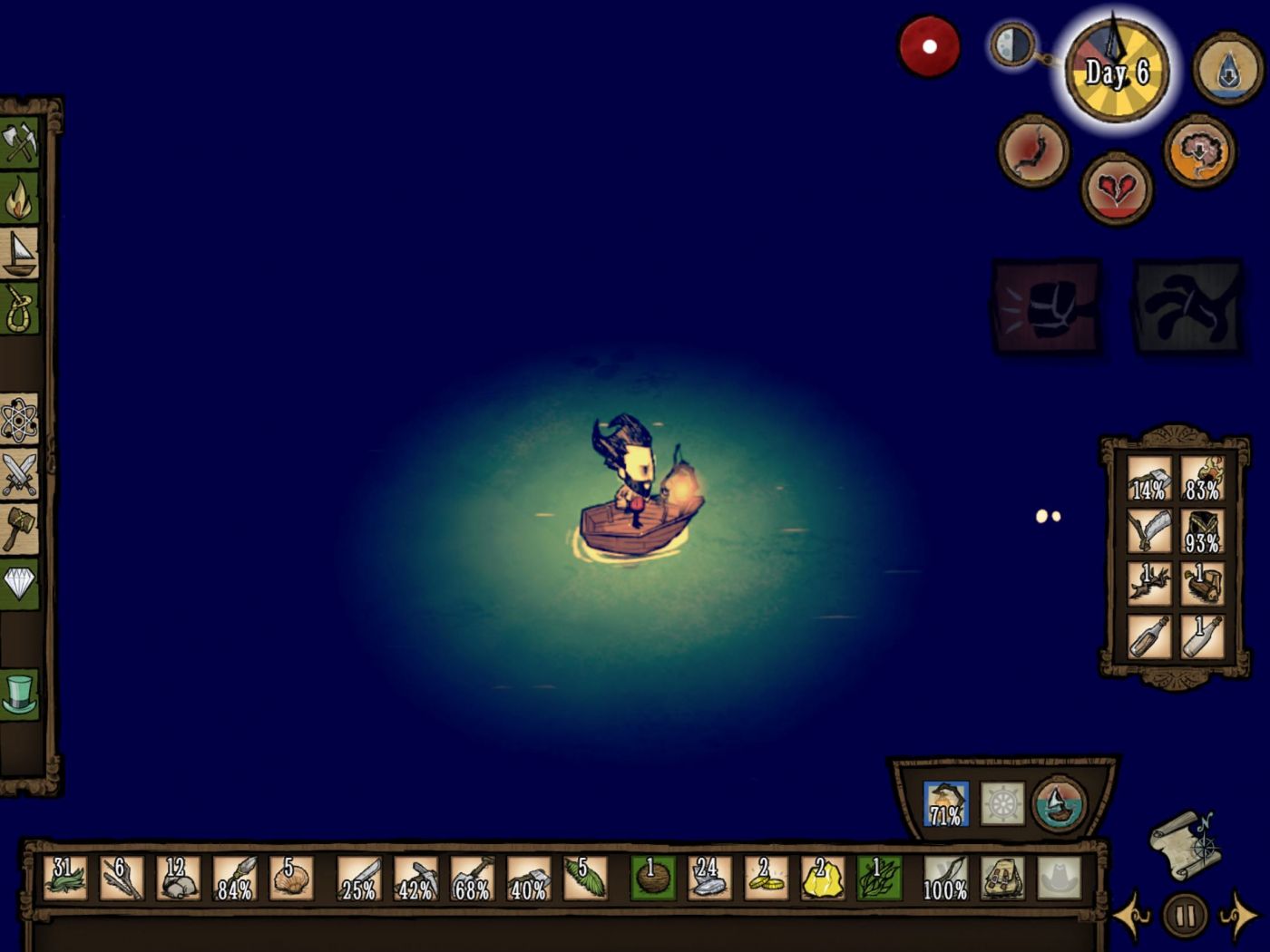This screenshot has height=952, width=1270.
Task: Tap the red record button
Action: pos(929,46)
